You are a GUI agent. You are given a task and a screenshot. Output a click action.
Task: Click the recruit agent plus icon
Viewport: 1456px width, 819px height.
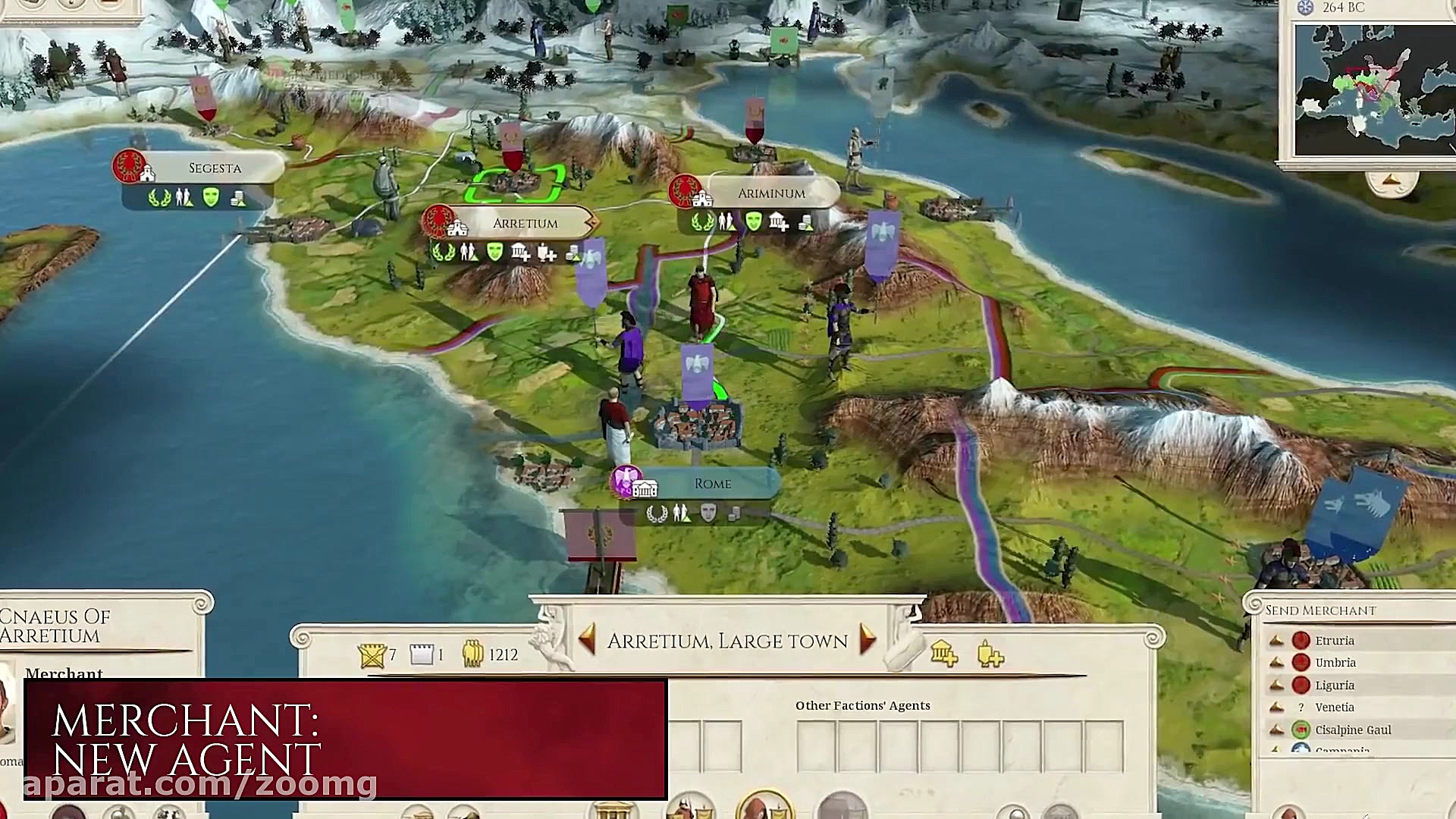click(x=990, y=654)
